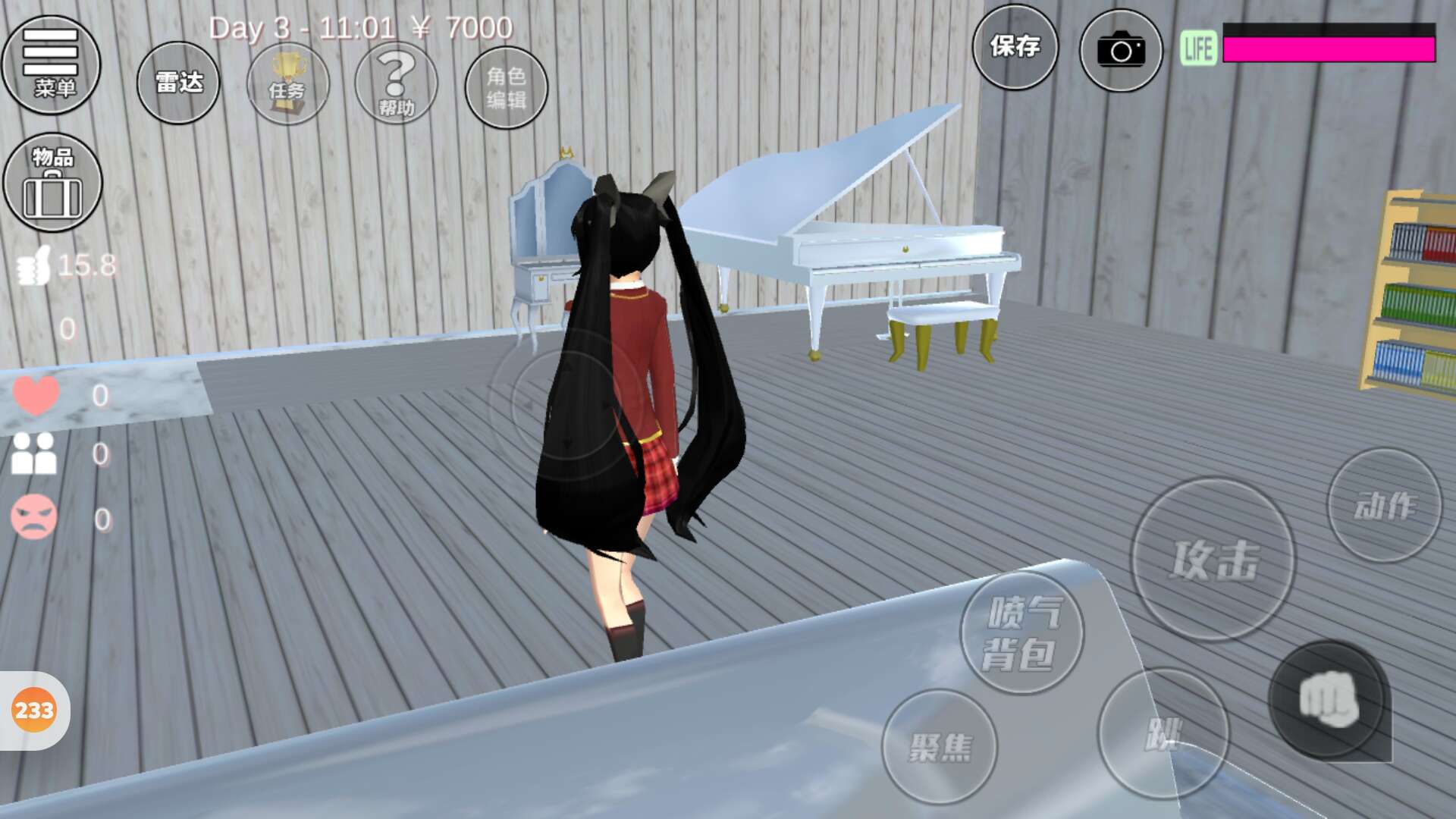Screen dimensions: 1456x819
Task: Show the 帮助 question mark help
Action: coord(396,84)
